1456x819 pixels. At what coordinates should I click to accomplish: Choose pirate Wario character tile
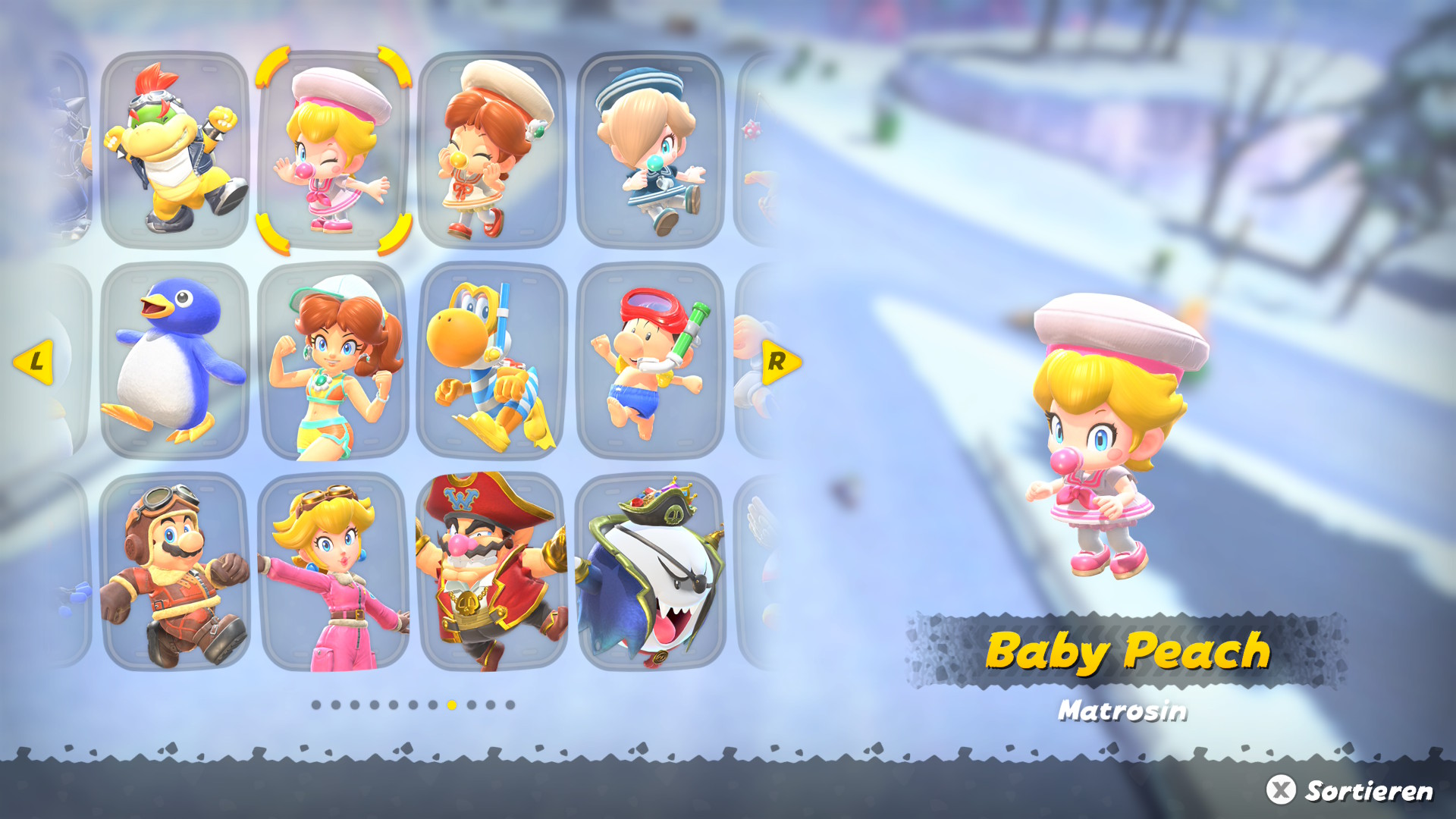pos(491,572)
